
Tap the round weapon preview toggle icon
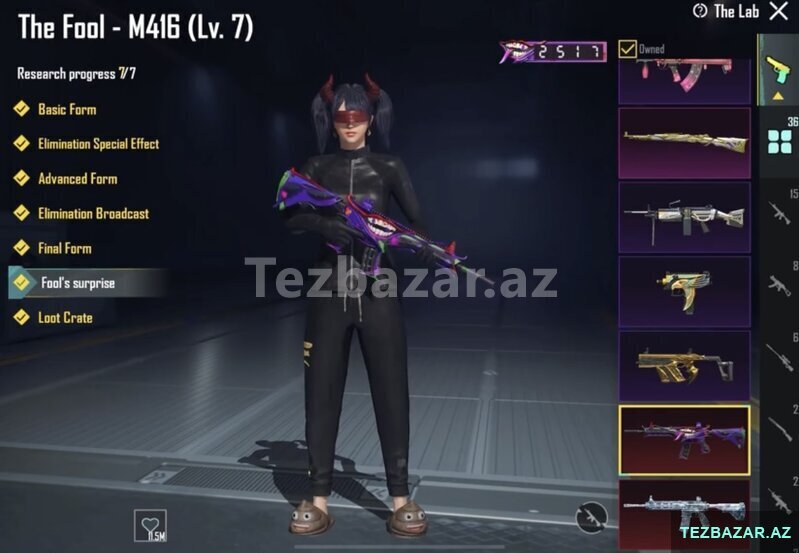coord(592,517)
